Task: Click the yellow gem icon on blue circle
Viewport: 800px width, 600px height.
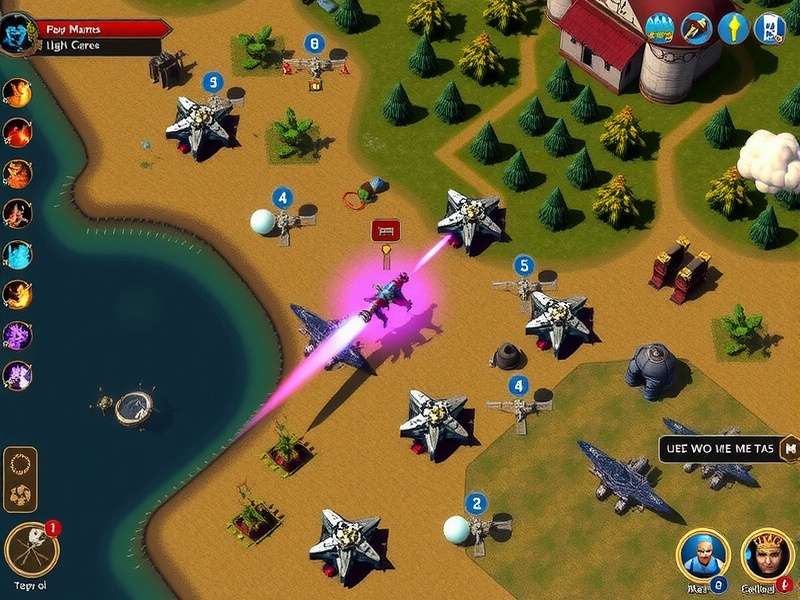Action: (733, 28)
